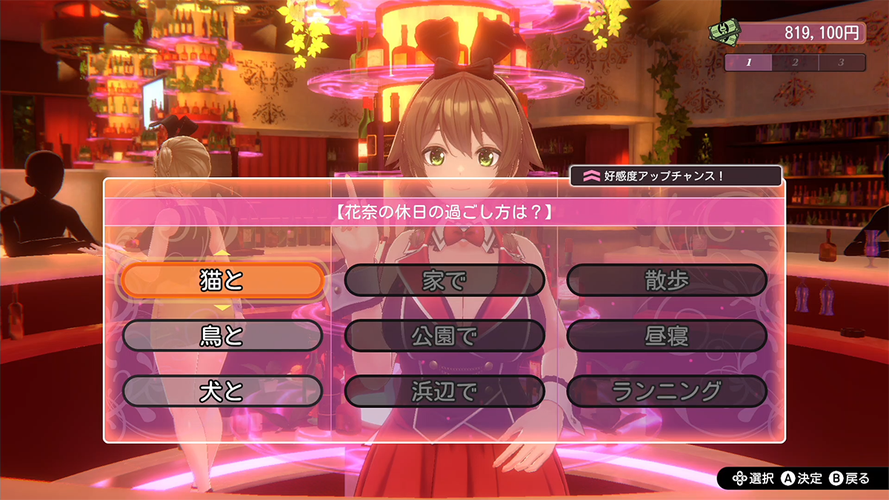Choose the 公園で answer option
Viewport: 889px width, 500px height.
(445, 336)
